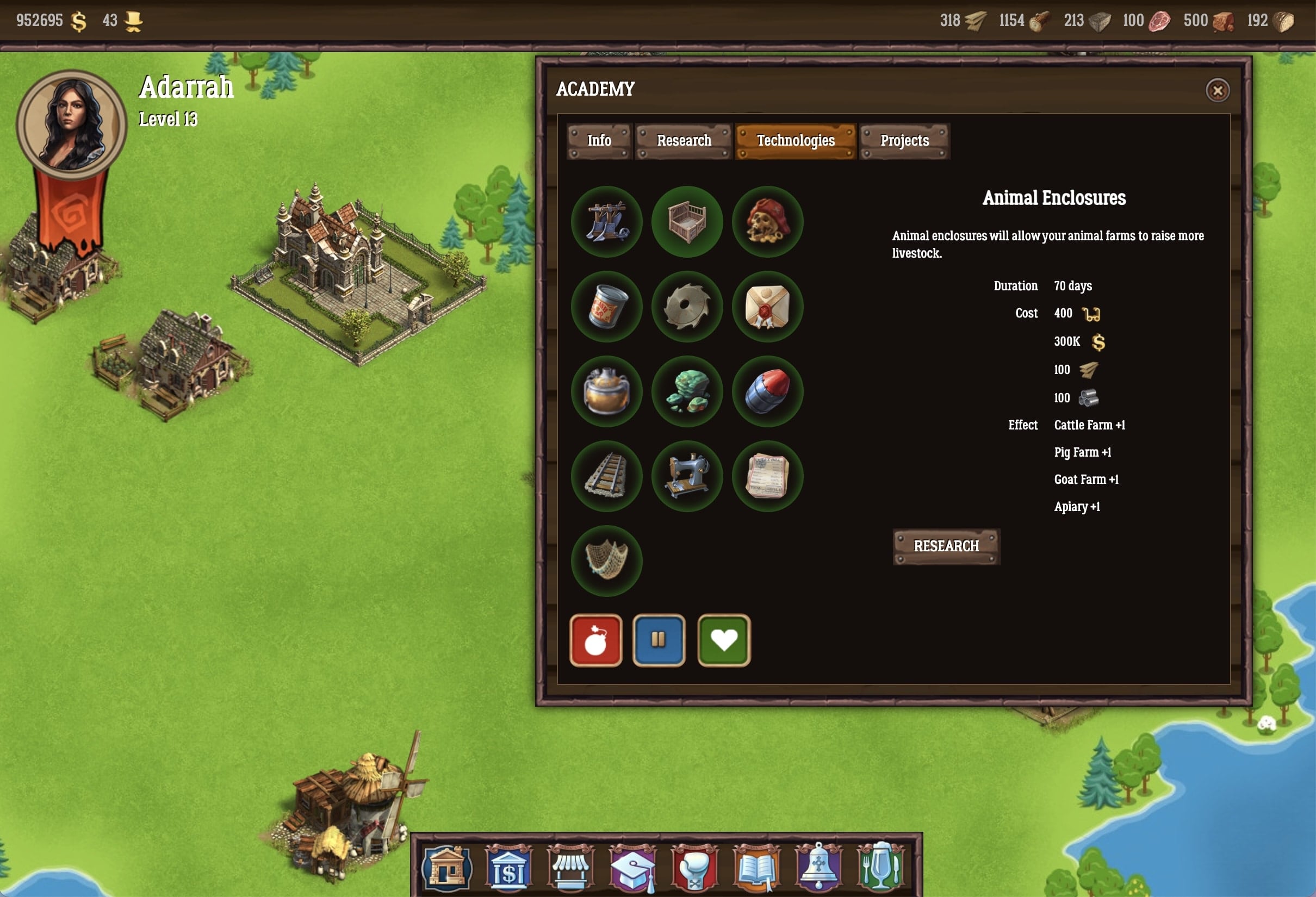1316x897 pixels.
Task: Click the red bomb demolish button
Action: point(595,640)
